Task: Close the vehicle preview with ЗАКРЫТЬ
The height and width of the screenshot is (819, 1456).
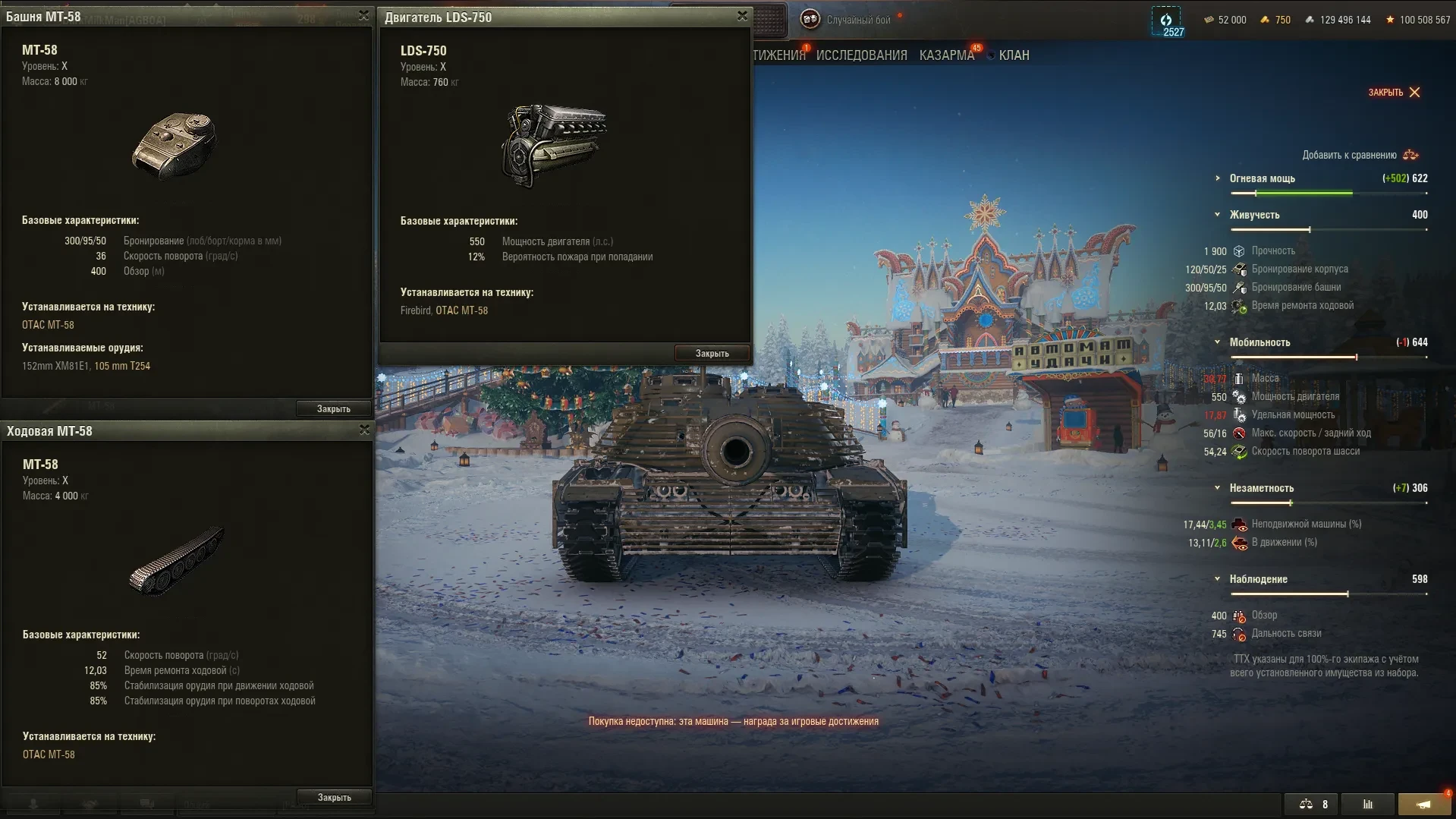Action: tap(1394, 93)
